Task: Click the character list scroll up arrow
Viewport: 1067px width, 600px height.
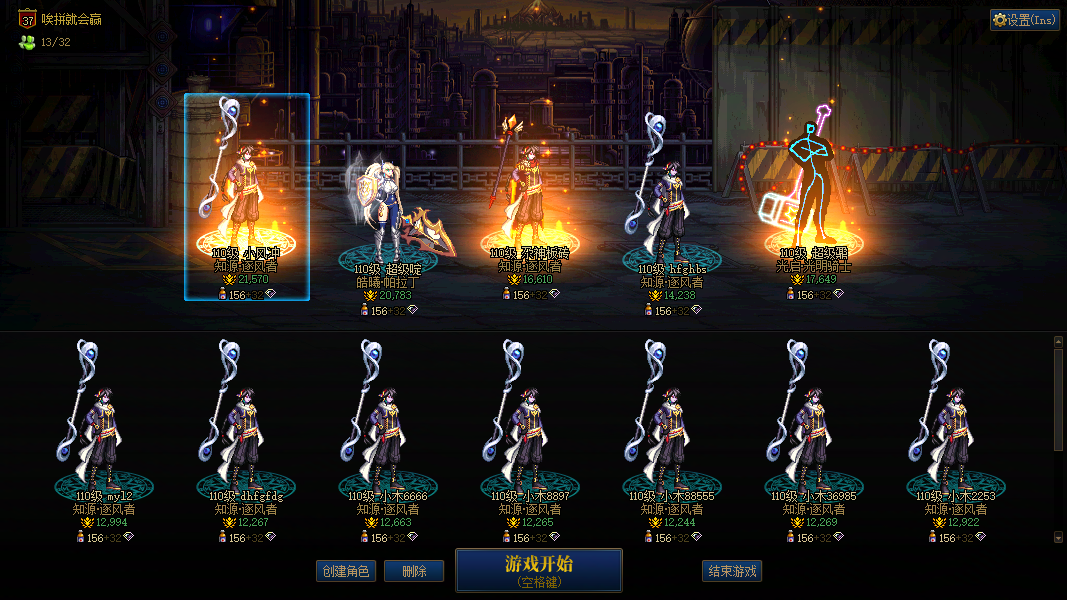Action: click(x=1059, y=341)
